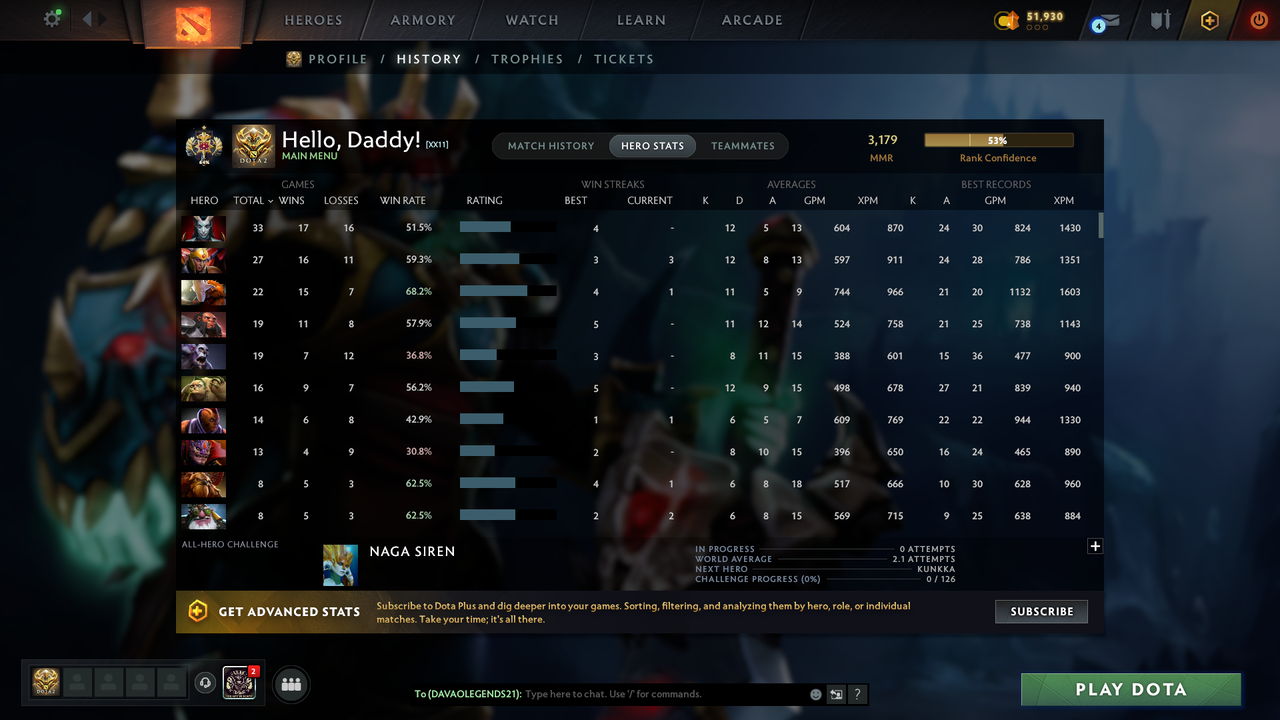
Task: Open the emoticon picker in the chat bar
Action: pos(815,694)
